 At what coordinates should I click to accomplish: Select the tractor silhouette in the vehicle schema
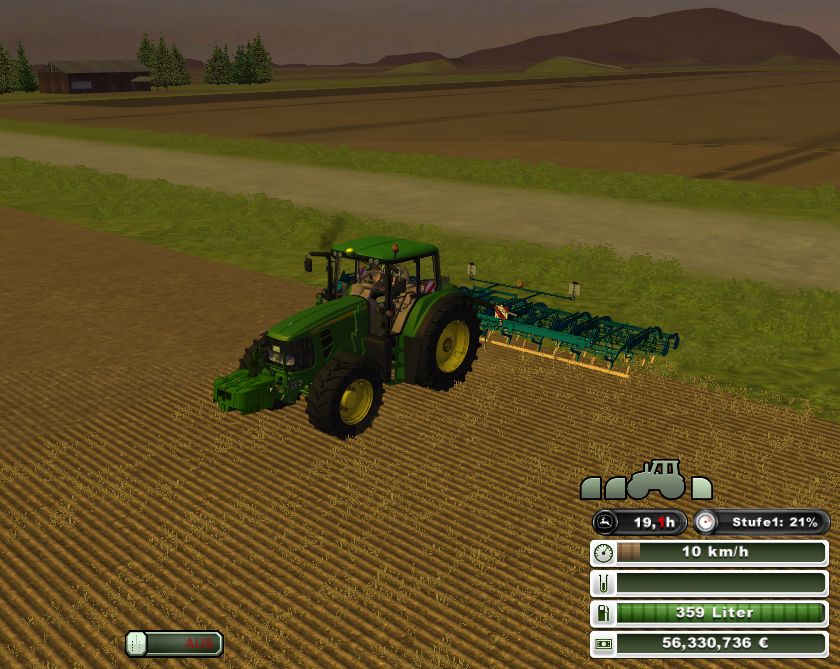point(656,480)
